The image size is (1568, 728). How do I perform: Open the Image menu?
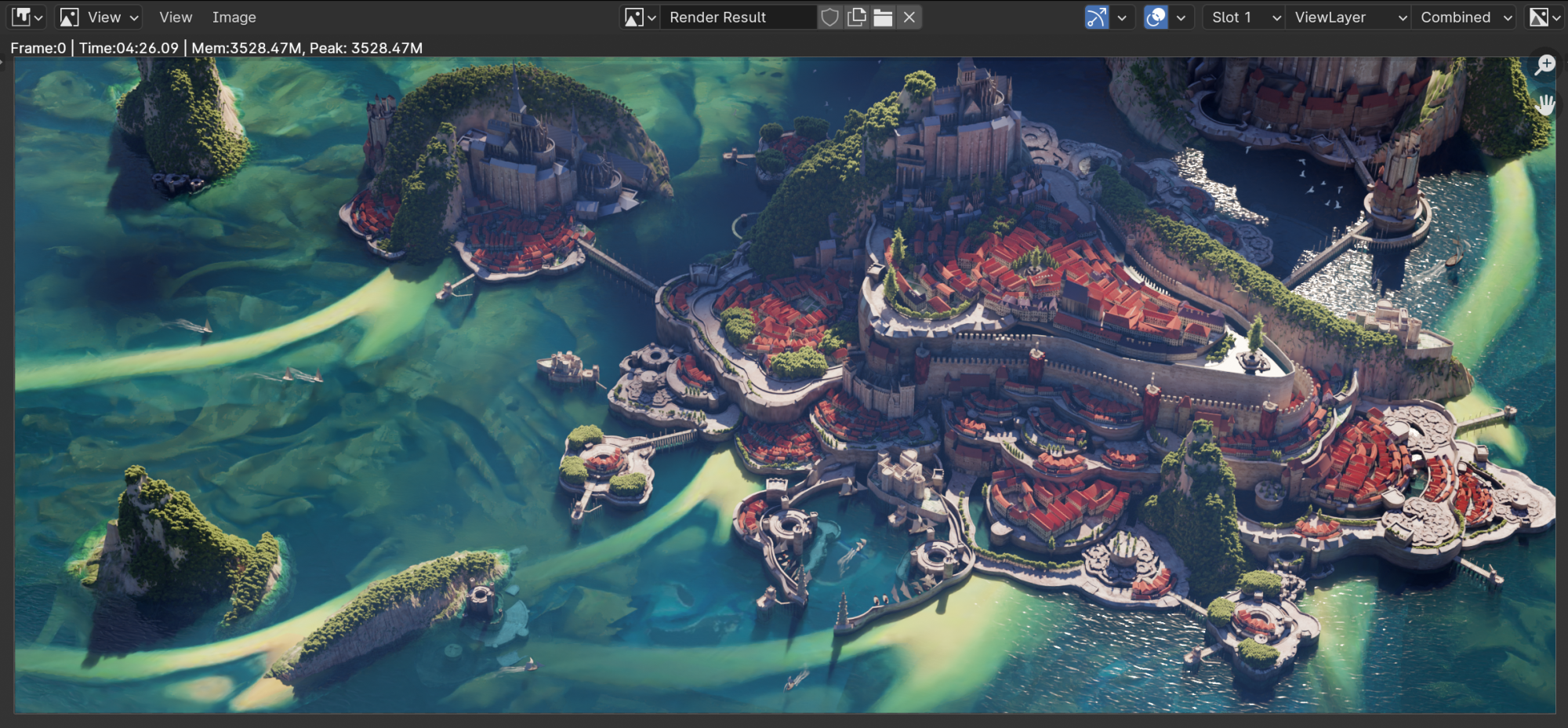[234, 17]
